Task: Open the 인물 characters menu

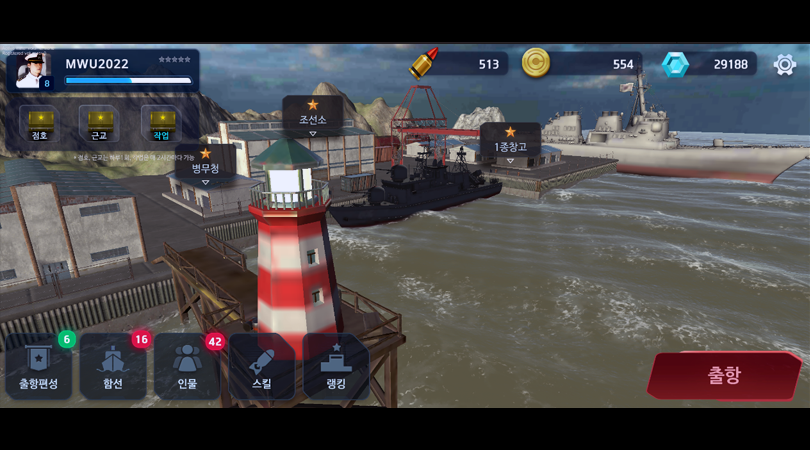Action: pyautogui.click(x=187, y=366)
